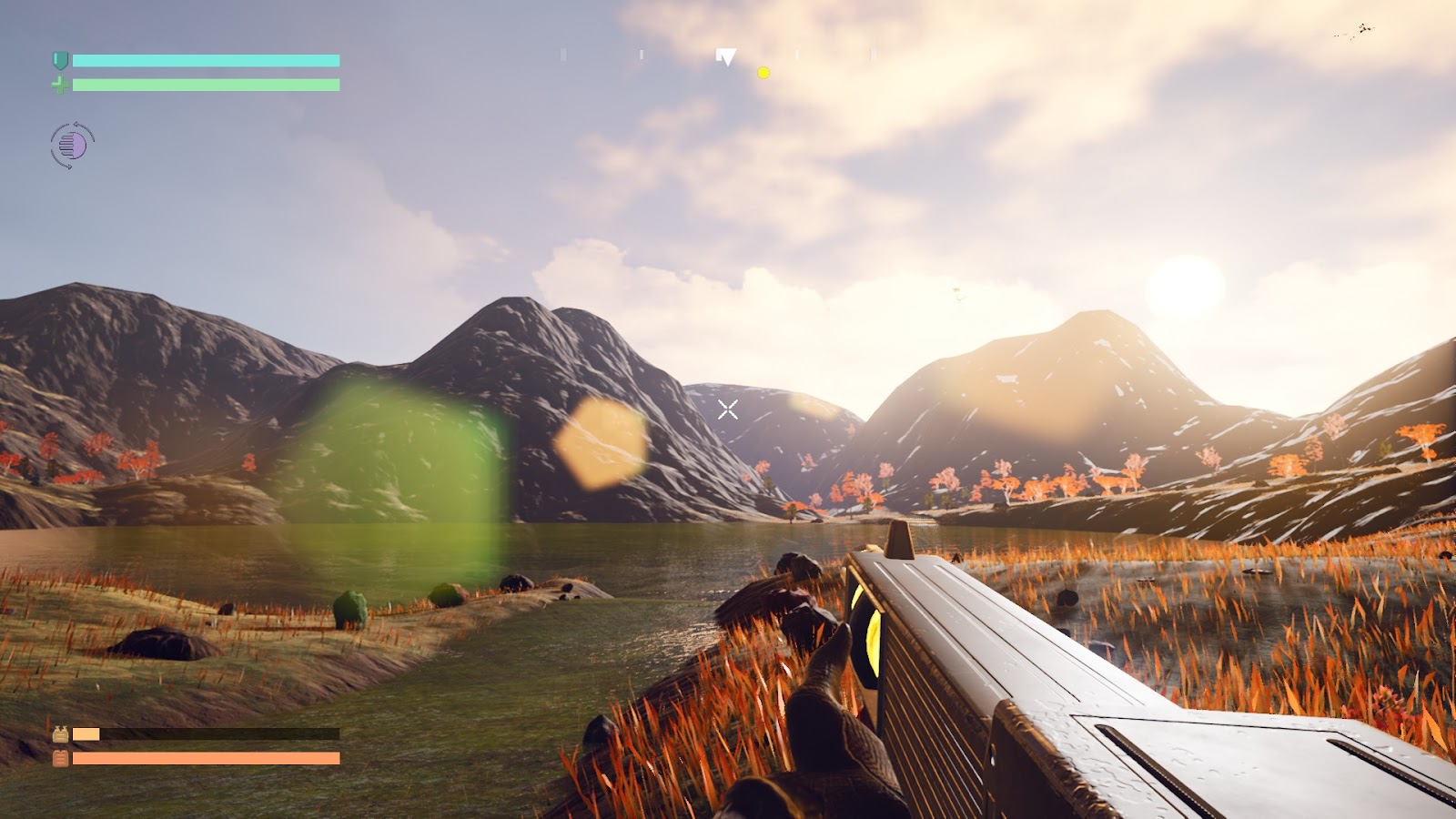Click the white heading marker on compass
This screenshot has height=819, width=1456.
726,57
